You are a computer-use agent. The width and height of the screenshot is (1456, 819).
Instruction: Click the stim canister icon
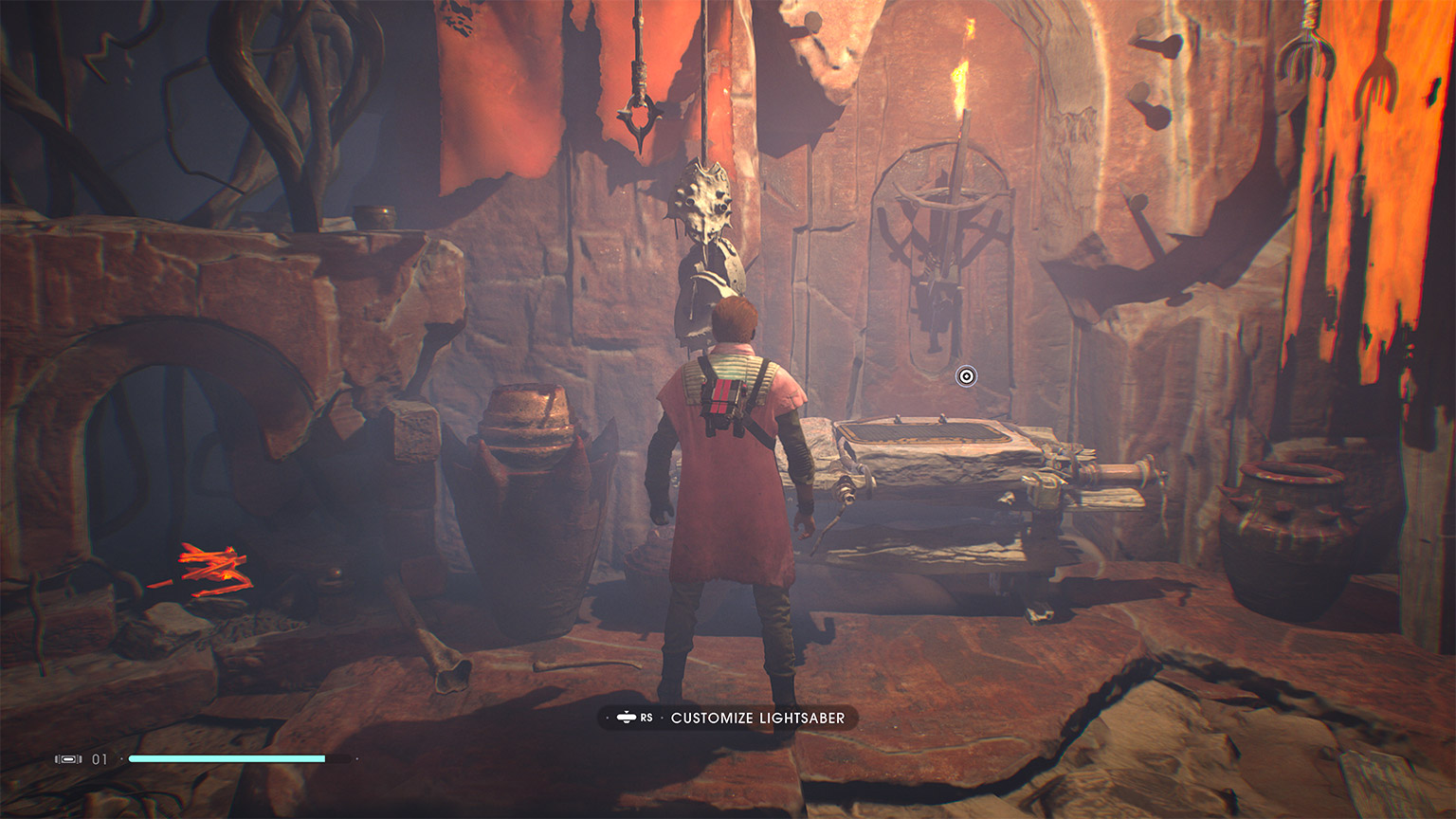click(68, 759)
